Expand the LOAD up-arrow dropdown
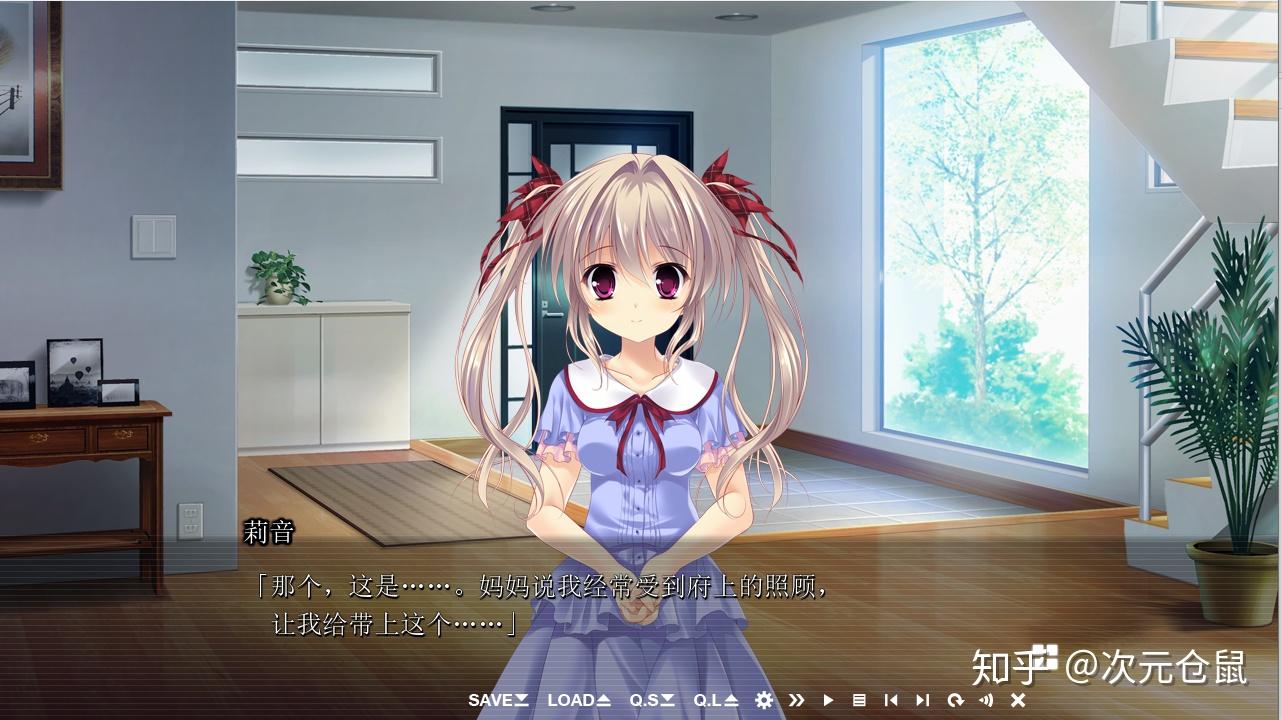The width and height of the screenshot is (1282, 720). 603,701
